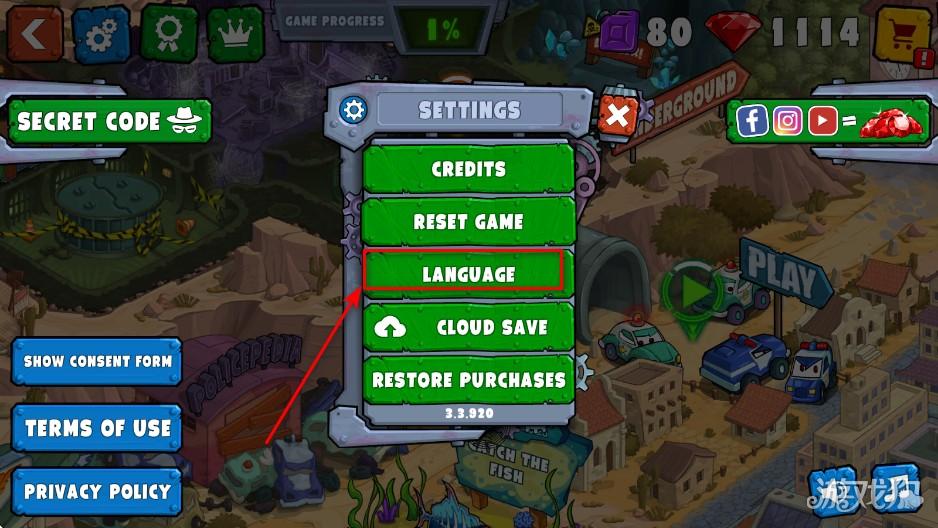Screen dimensions: 938x528
Task: Choose Reset Game in Settings
Action: click(x=468, y=221)
